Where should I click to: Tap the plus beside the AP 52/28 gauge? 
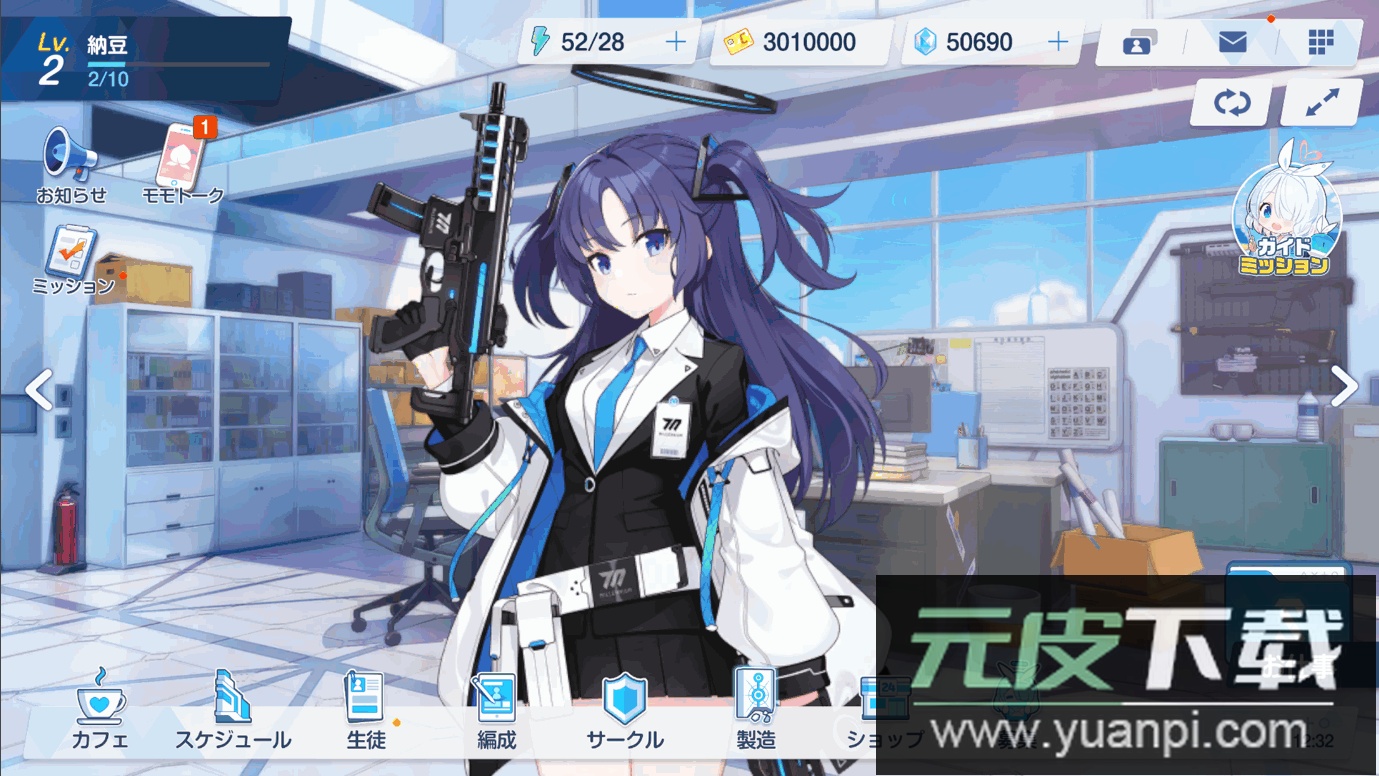[676, 42]
